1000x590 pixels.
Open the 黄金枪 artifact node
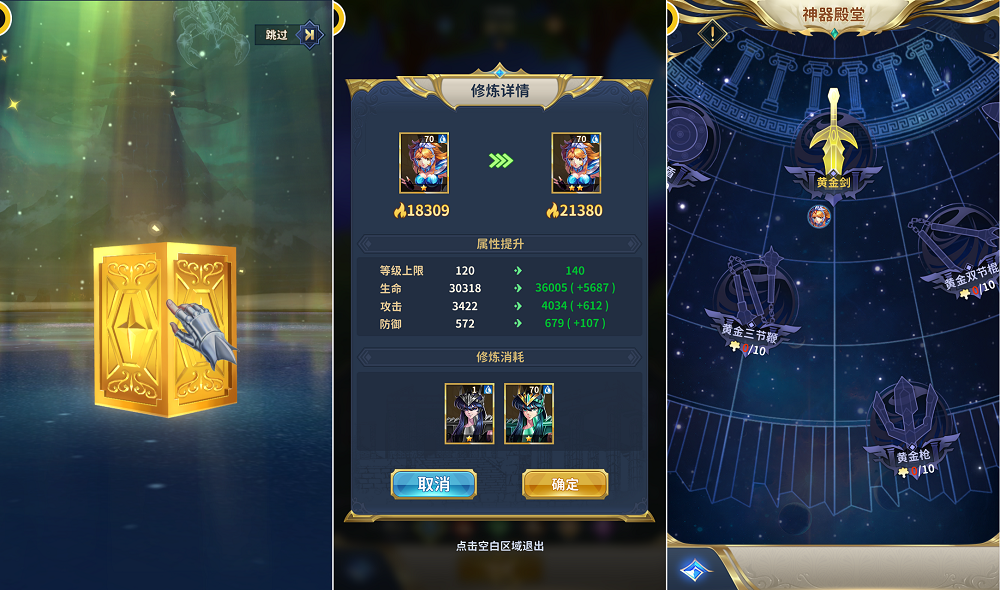pos(913,420)
